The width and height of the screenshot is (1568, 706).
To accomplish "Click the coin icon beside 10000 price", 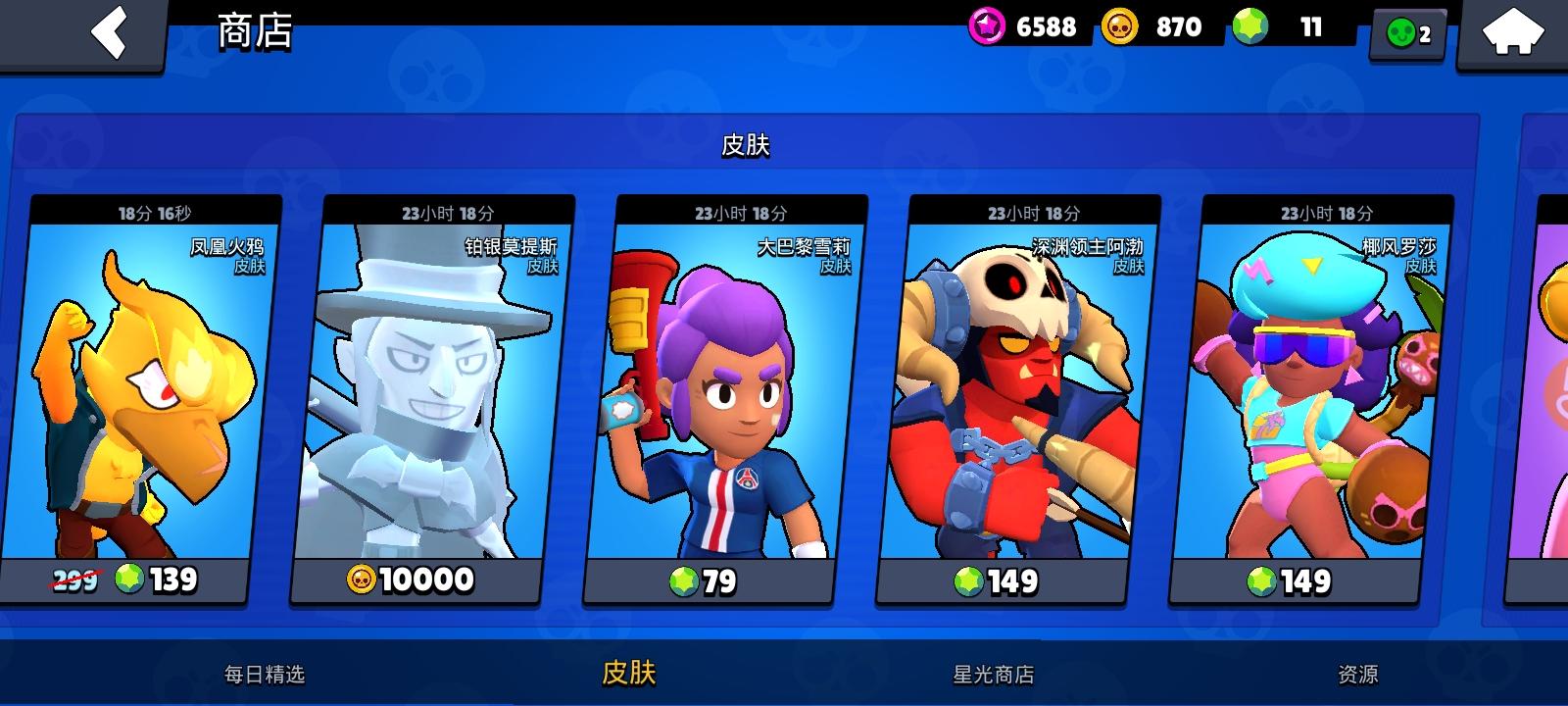I will (362, 580).
